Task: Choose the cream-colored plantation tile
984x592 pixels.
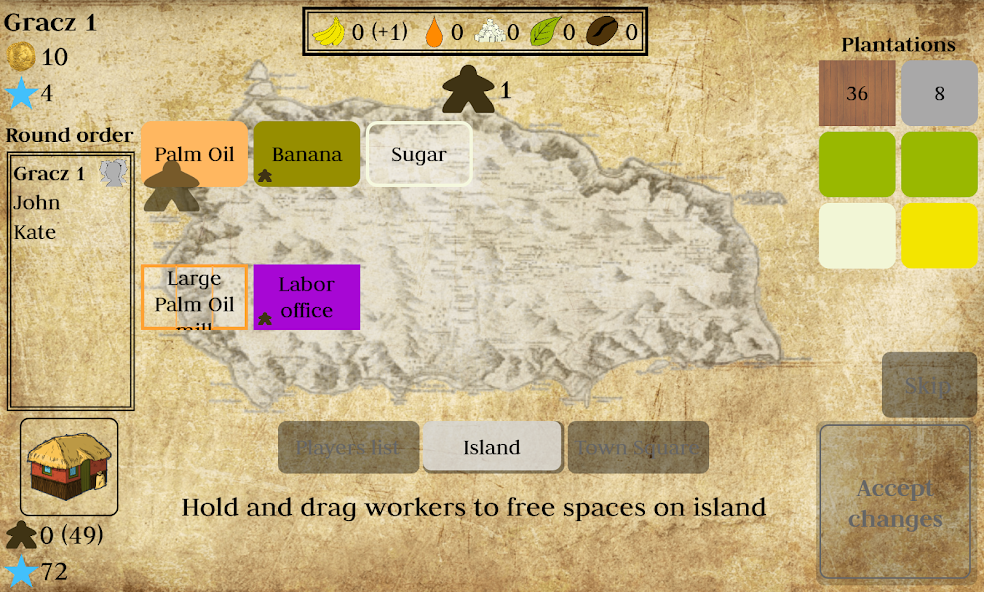Action: pos(857,236)
